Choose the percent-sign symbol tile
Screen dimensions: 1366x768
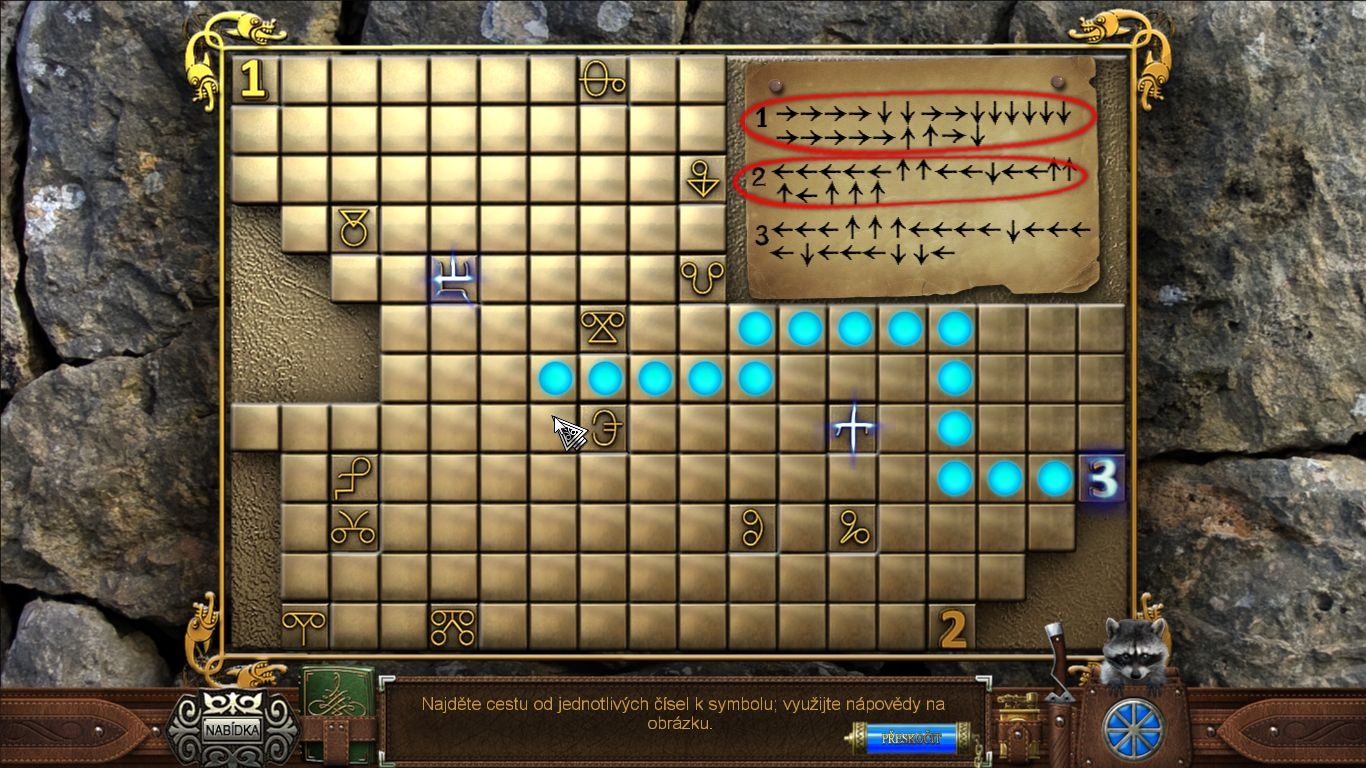[853, 529]
